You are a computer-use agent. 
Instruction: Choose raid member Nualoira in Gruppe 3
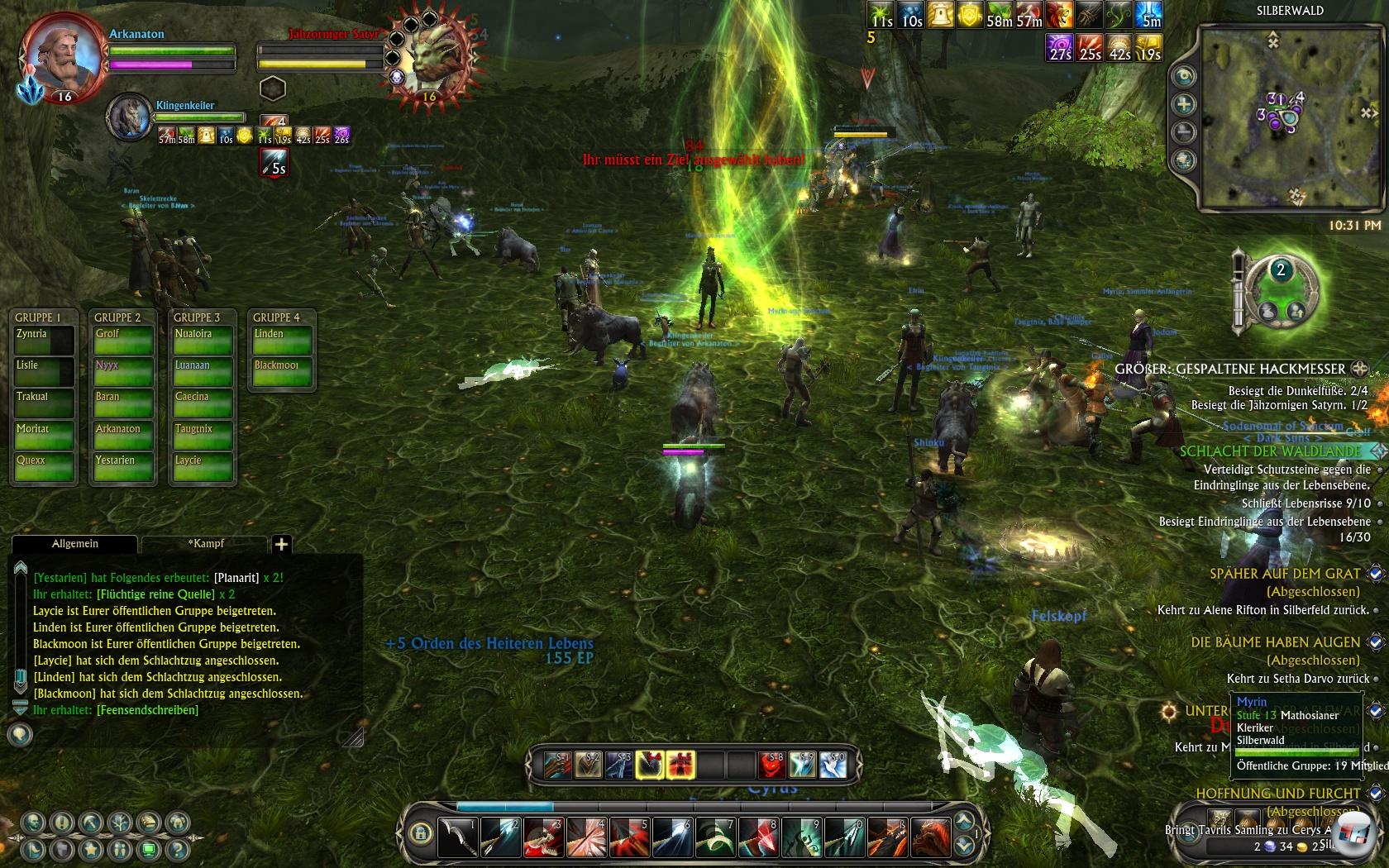click(203, 341)
